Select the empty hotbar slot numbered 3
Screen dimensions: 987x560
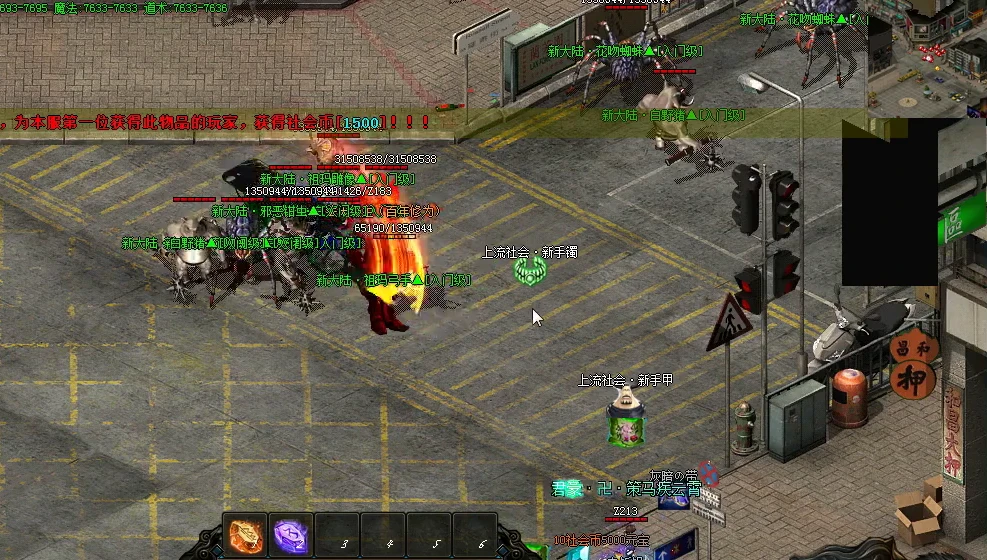click(x=338, y=536)
